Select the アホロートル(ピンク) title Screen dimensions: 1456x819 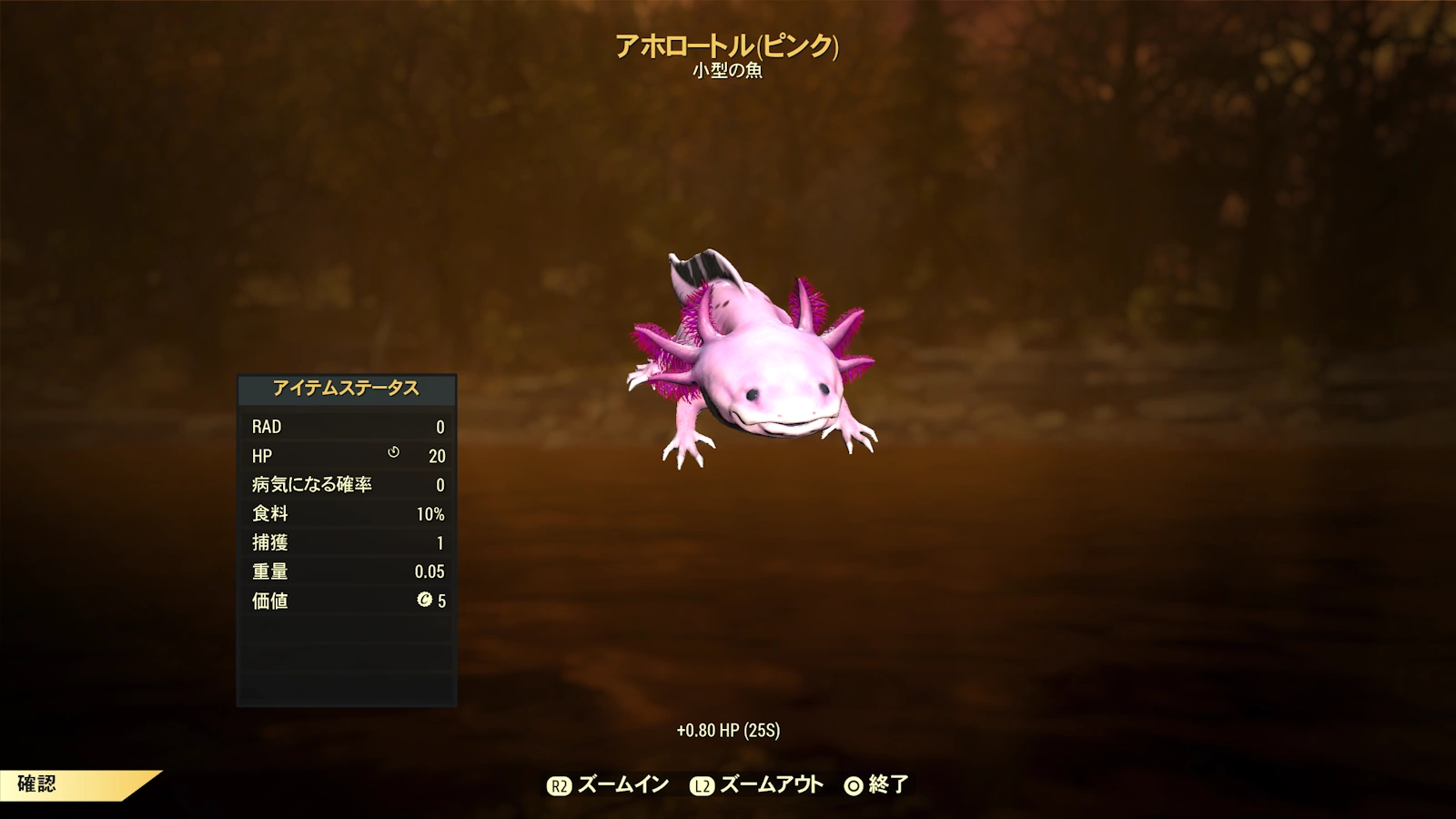(728, 43)
